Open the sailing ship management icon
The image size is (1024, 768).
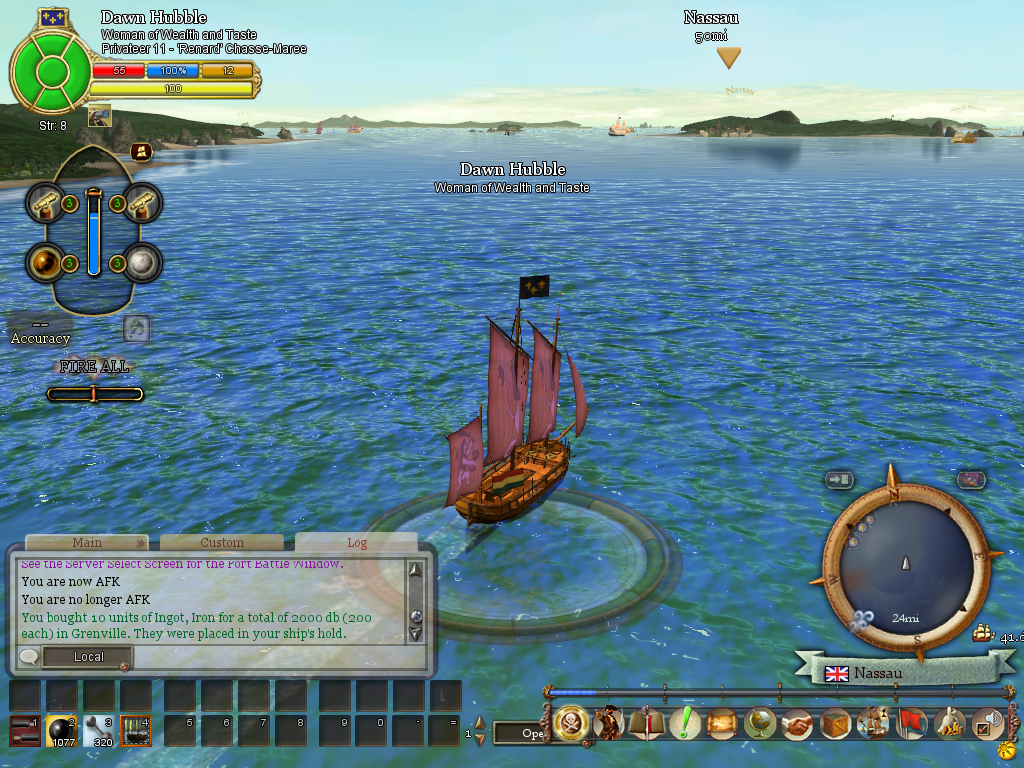click(873, 724)
